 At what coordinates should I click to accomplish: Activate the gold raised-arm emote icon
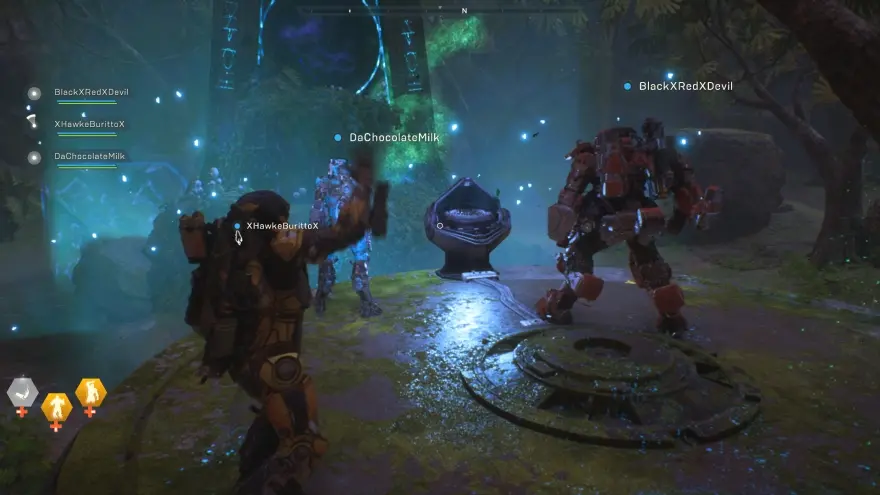[90, 392]
